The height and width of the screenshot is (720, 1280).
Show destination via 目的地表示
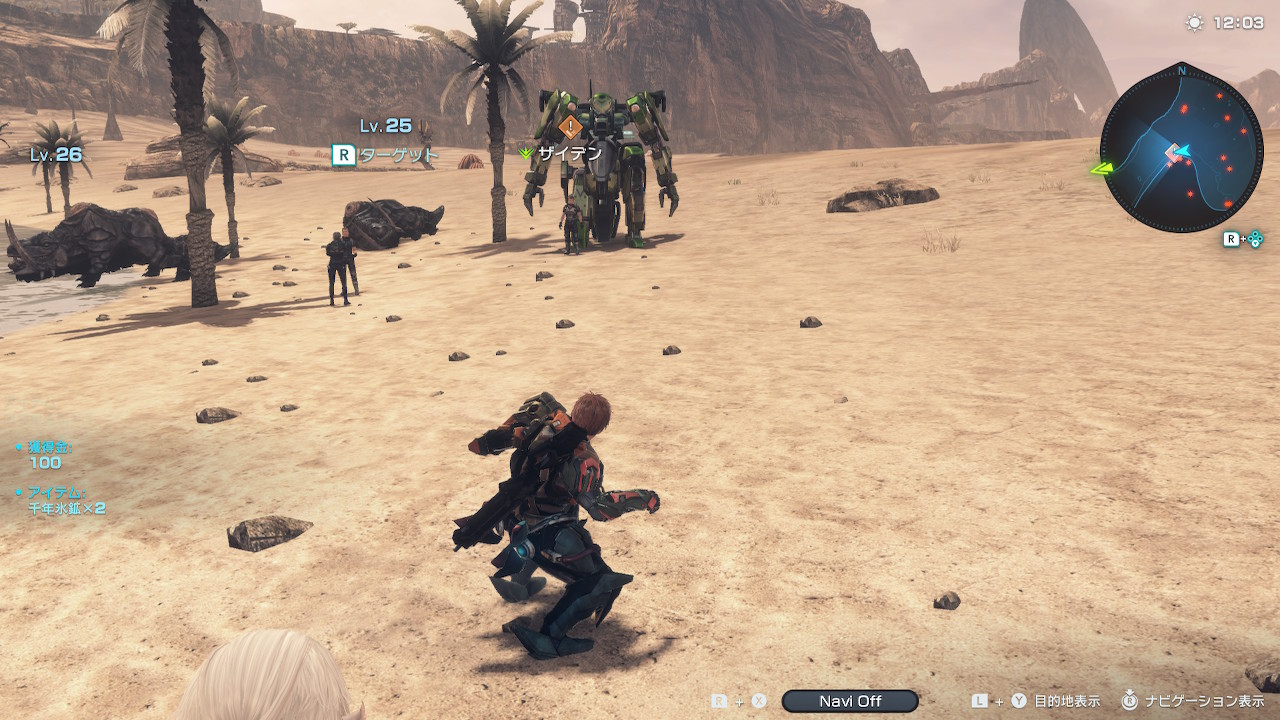coord(1066,701)
